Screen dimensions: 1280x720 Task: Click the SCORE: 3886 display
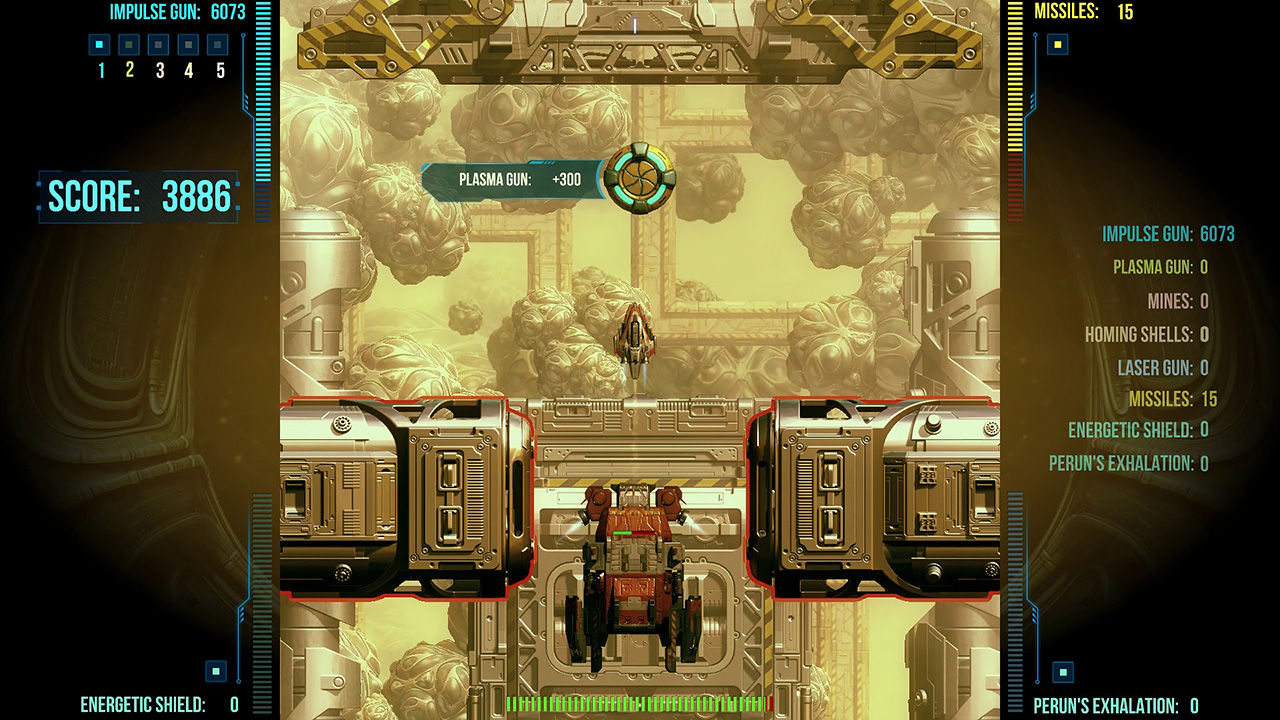[138, 196]
